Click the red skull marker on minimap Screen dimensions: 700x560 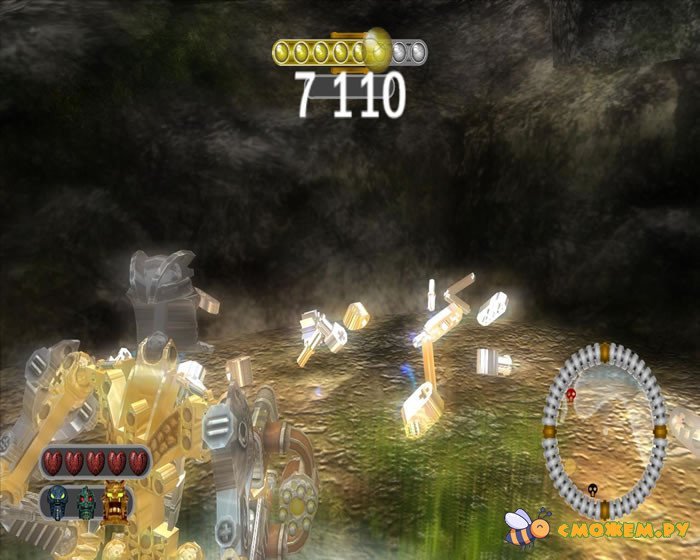tap(571, 395)
